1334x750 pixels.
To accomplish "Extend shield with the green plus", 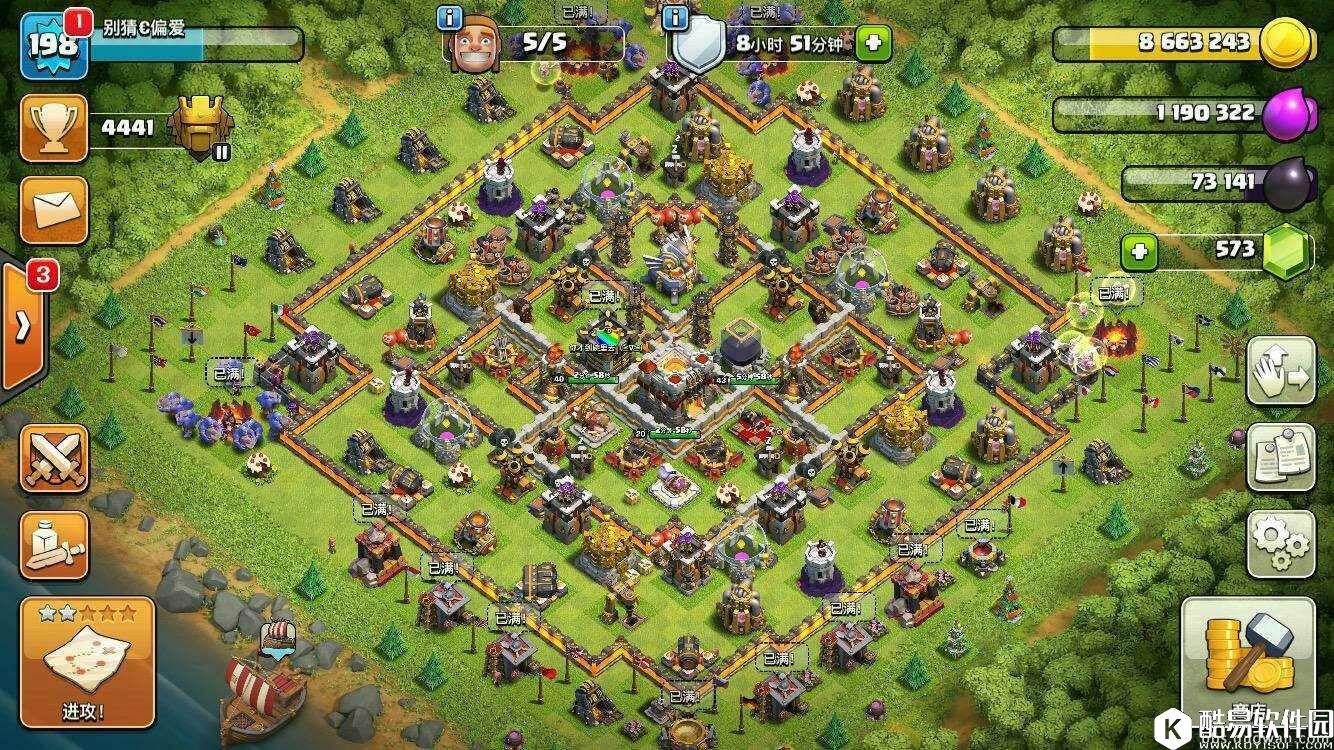I will (x=873, y=43).
